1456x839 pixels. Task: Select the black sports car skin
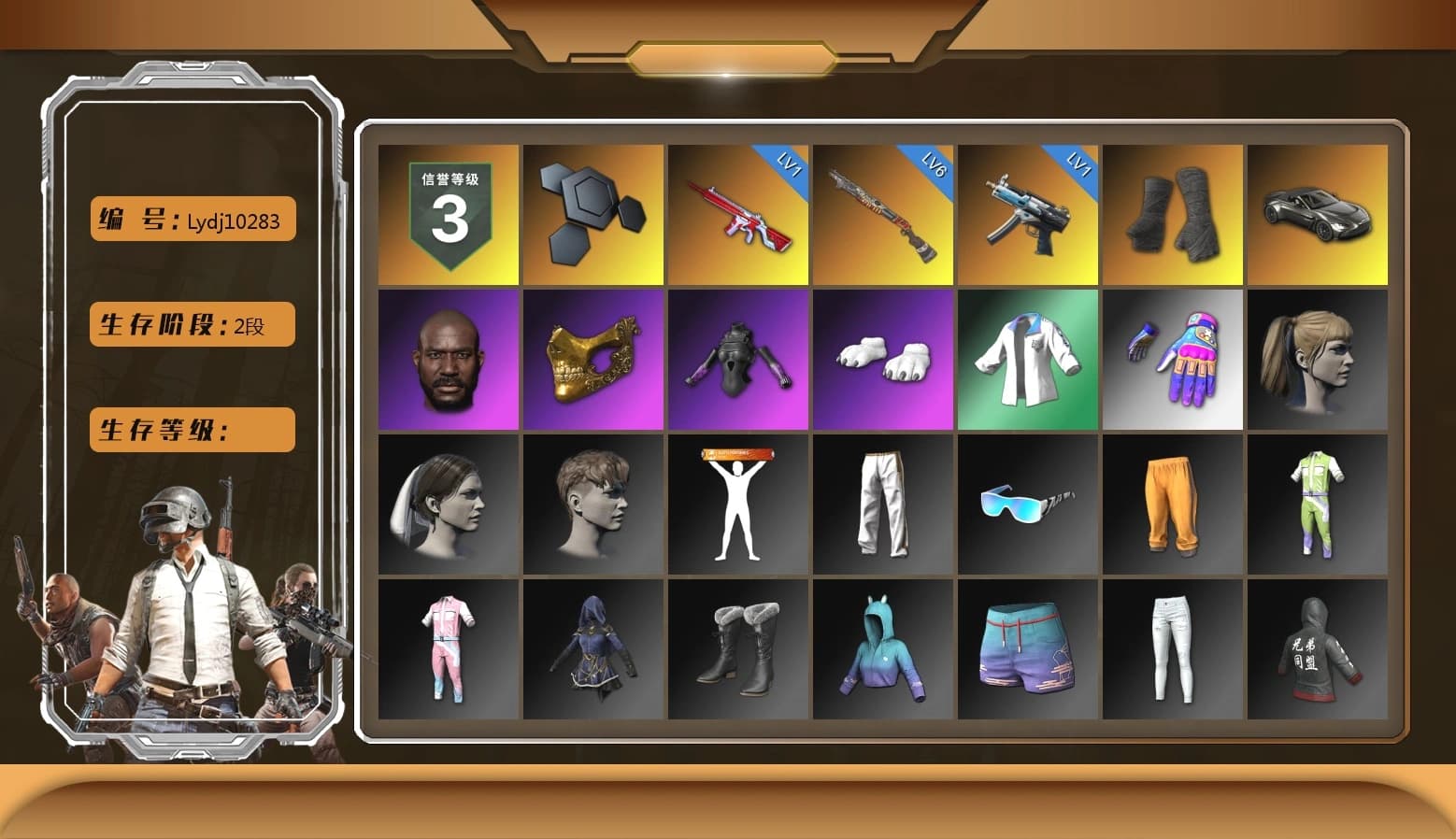pos(1318,213)
